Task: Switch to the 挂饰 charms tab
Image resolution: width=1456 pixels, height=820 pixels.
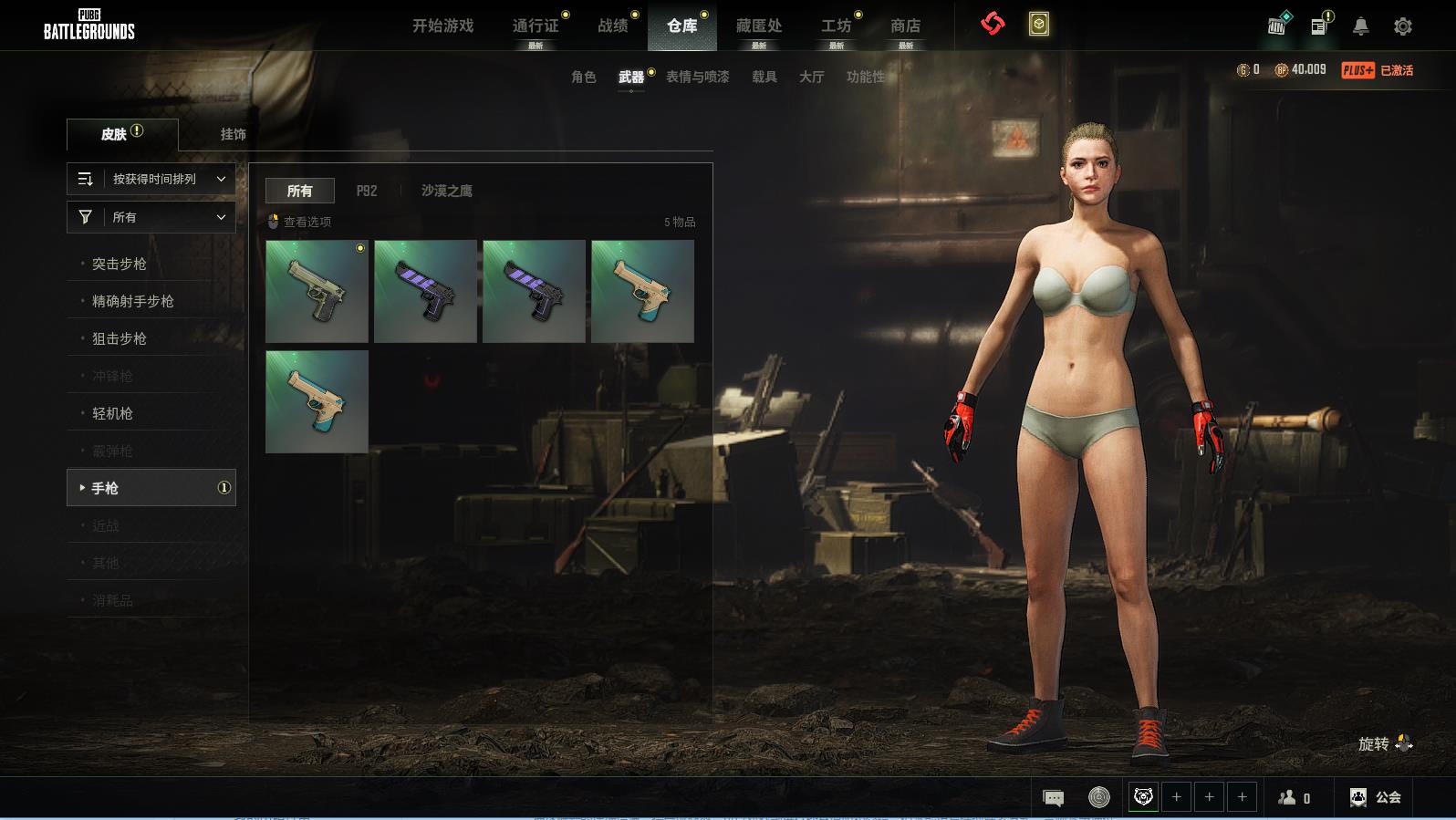Action: click(233, 134)
